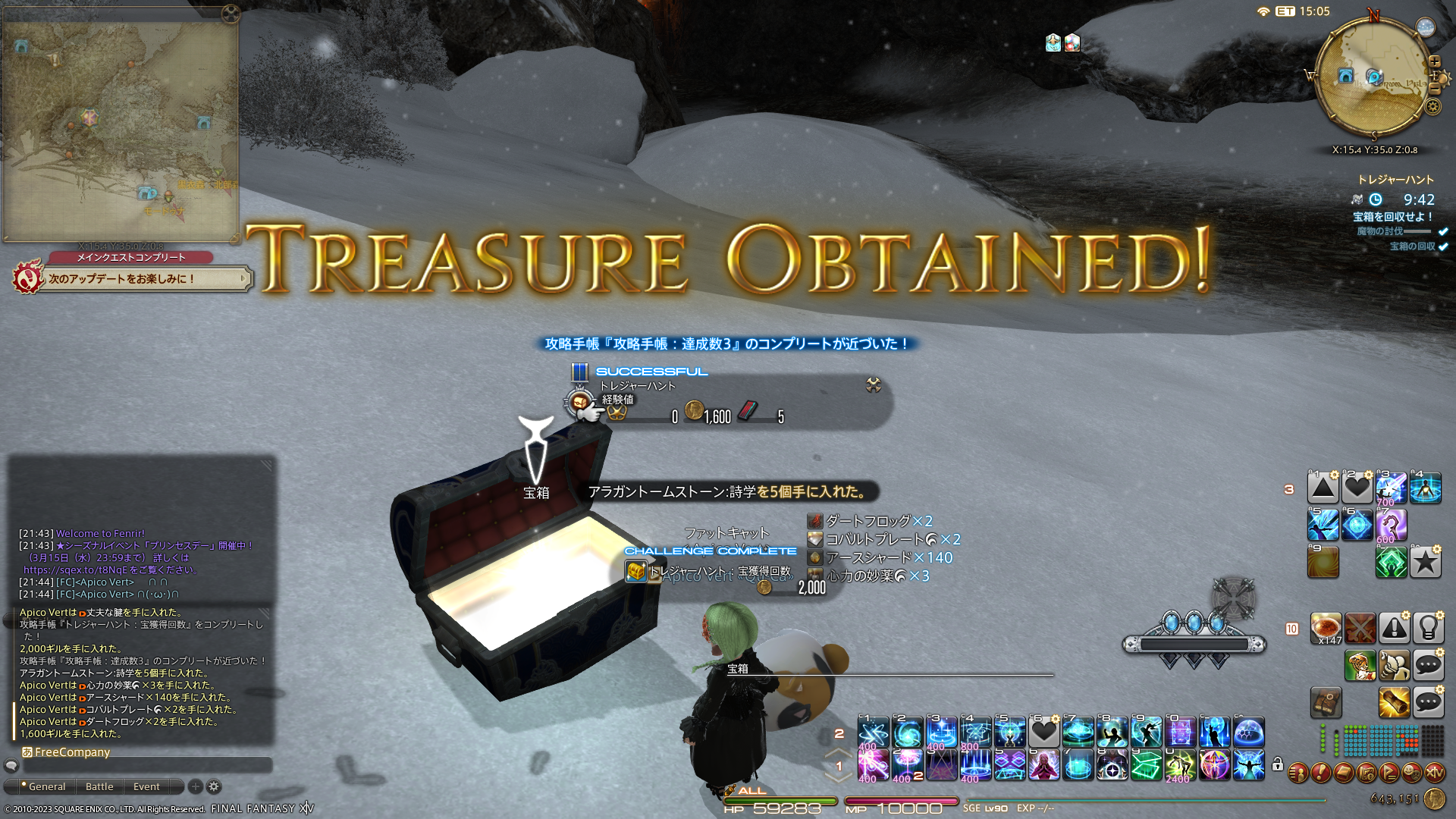Toggle the hotbar lock padlock
Image resolution: width=1456 pixels, height=819 pixels.
tap(1278, 764)
